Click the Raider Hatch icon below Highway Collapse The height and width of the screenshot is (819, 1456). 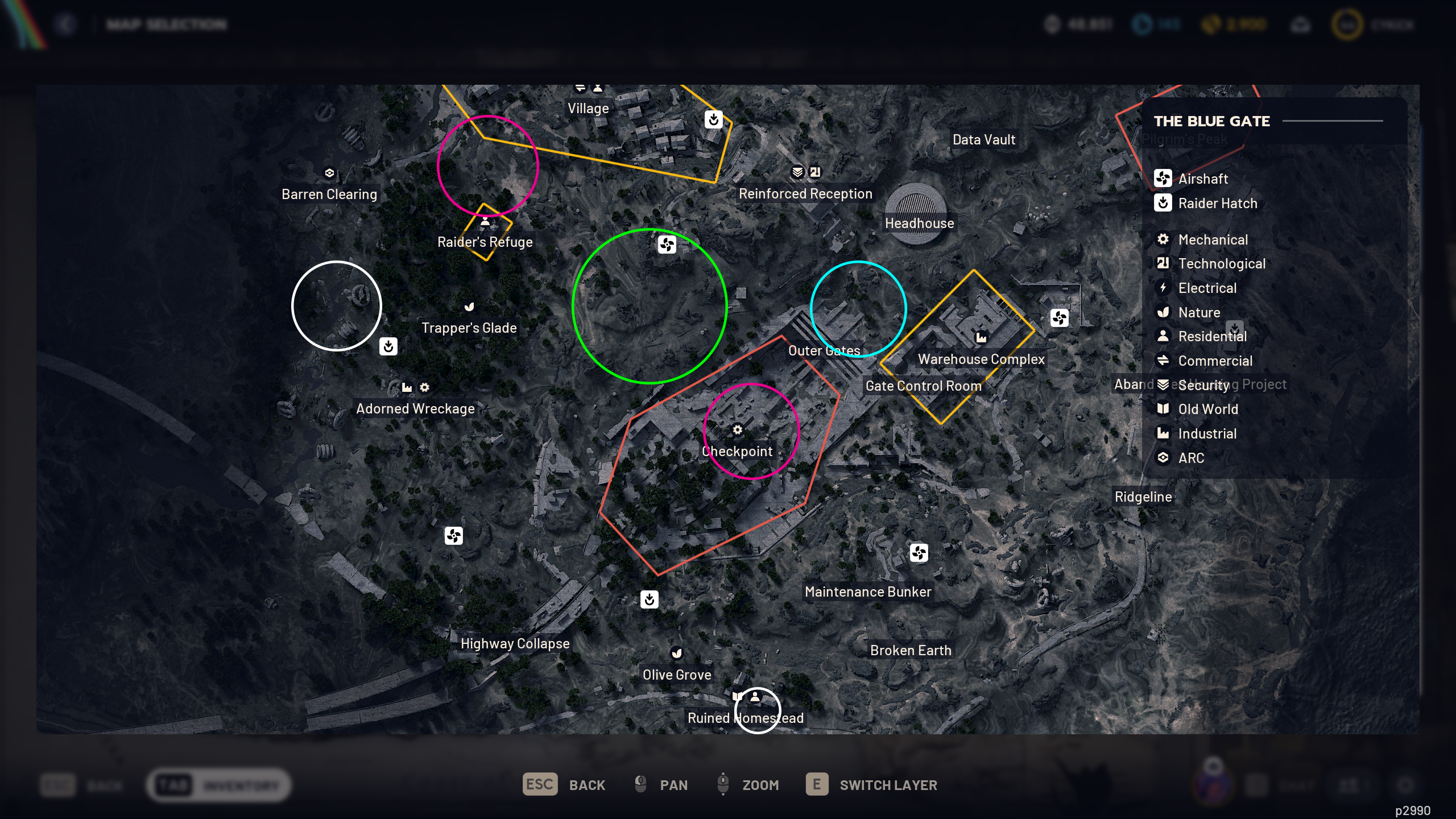point(649,599)
